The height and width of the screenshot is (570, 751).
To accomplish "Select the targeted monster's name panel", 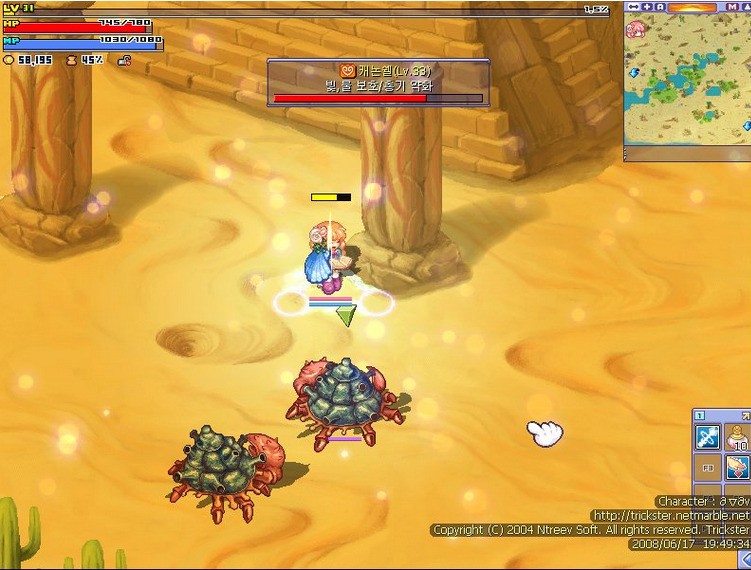I will coord(378,82).
